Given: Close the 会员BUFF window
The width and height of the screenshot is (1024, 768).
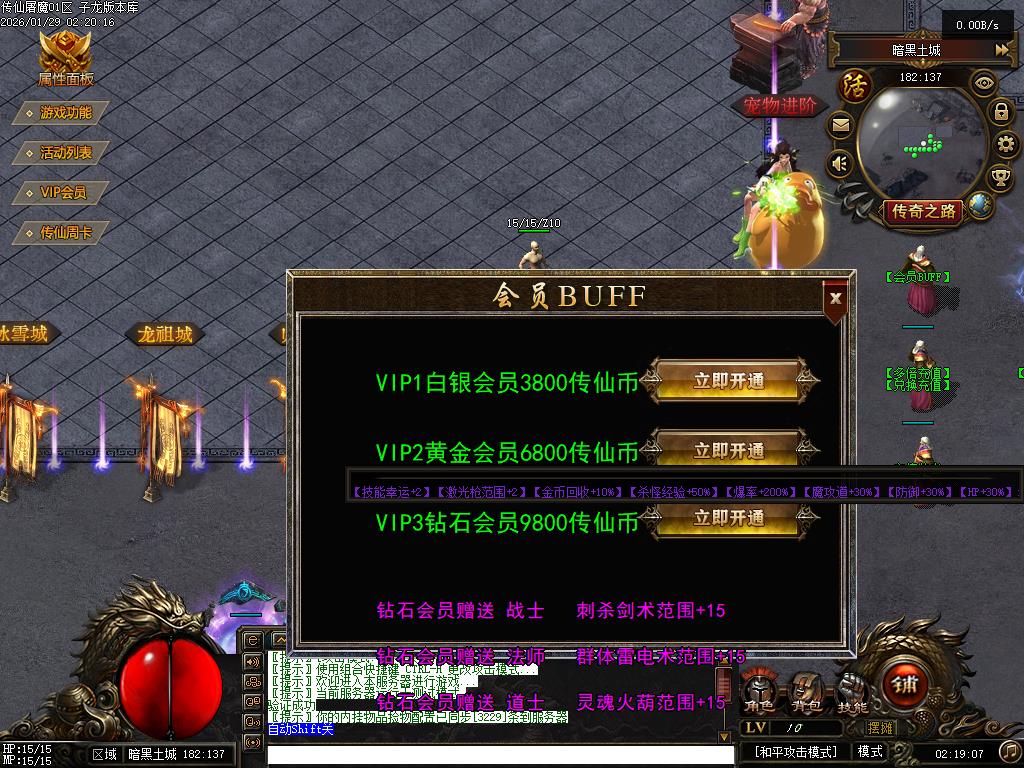Looking at the screenshot, I should click(836, 297).
